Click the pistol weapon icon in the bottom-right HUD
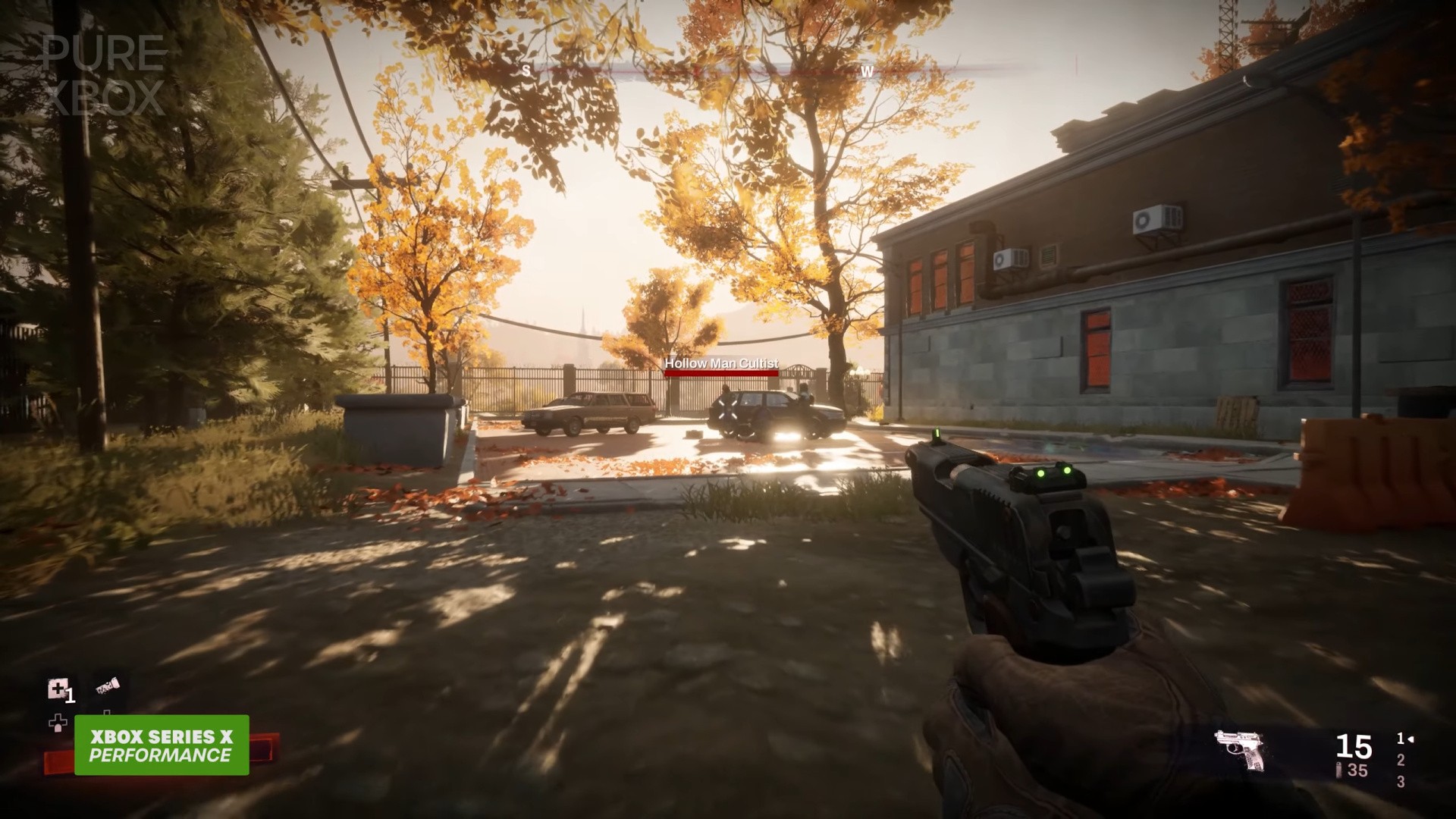Viewport: 1456px width, 819px height. pos(1238,749)
